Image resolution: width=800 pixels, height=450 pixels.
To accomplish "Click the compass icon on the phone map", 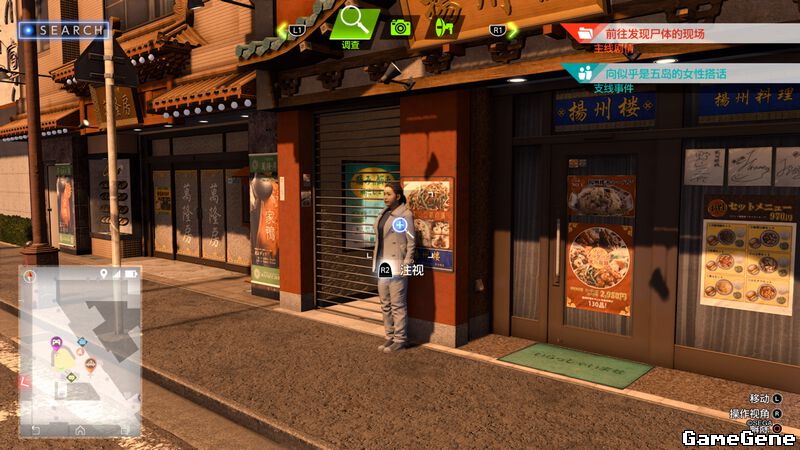I will click(30, 274).
